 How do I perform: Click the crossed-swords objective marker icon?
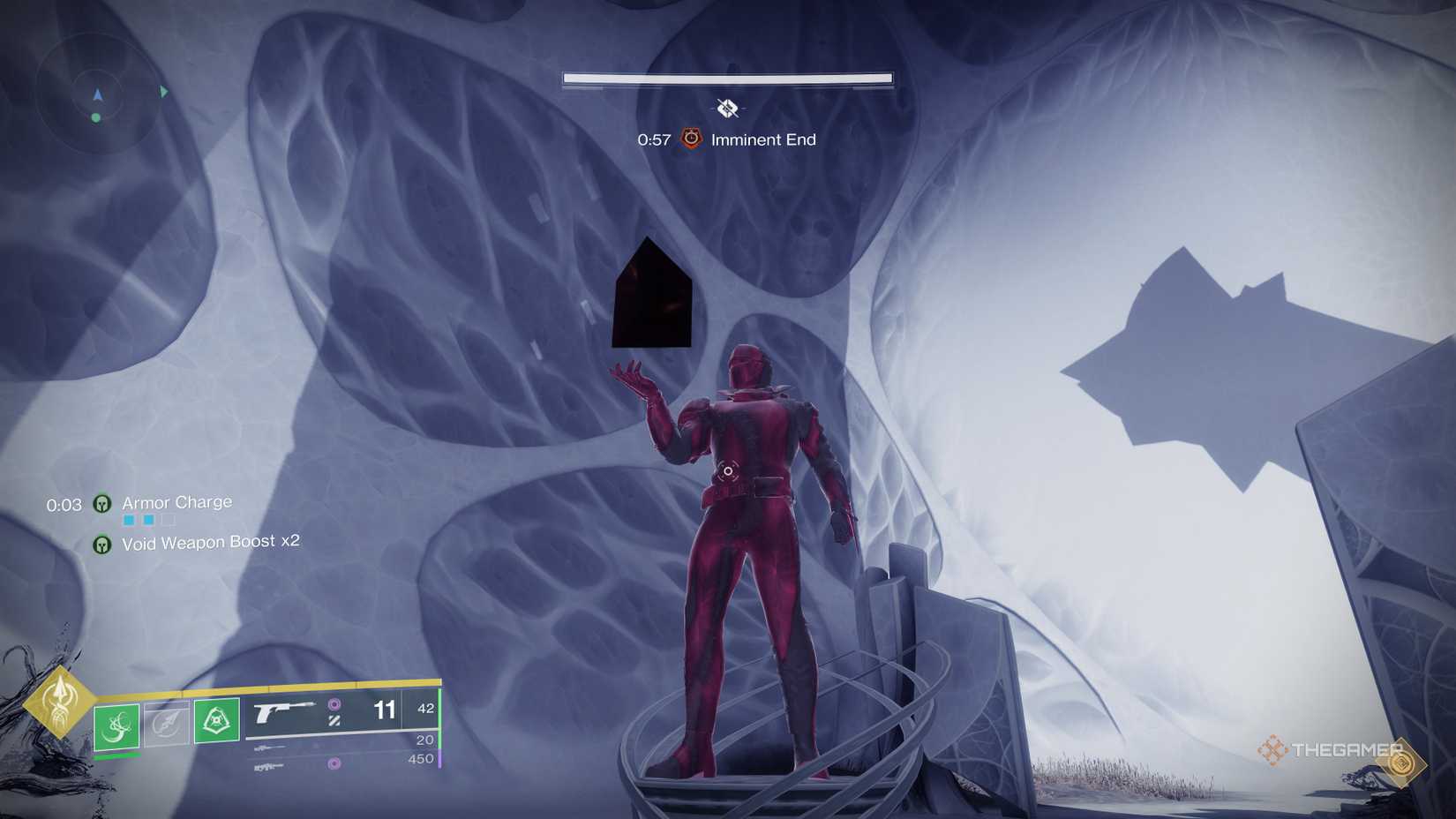(726, 109)
